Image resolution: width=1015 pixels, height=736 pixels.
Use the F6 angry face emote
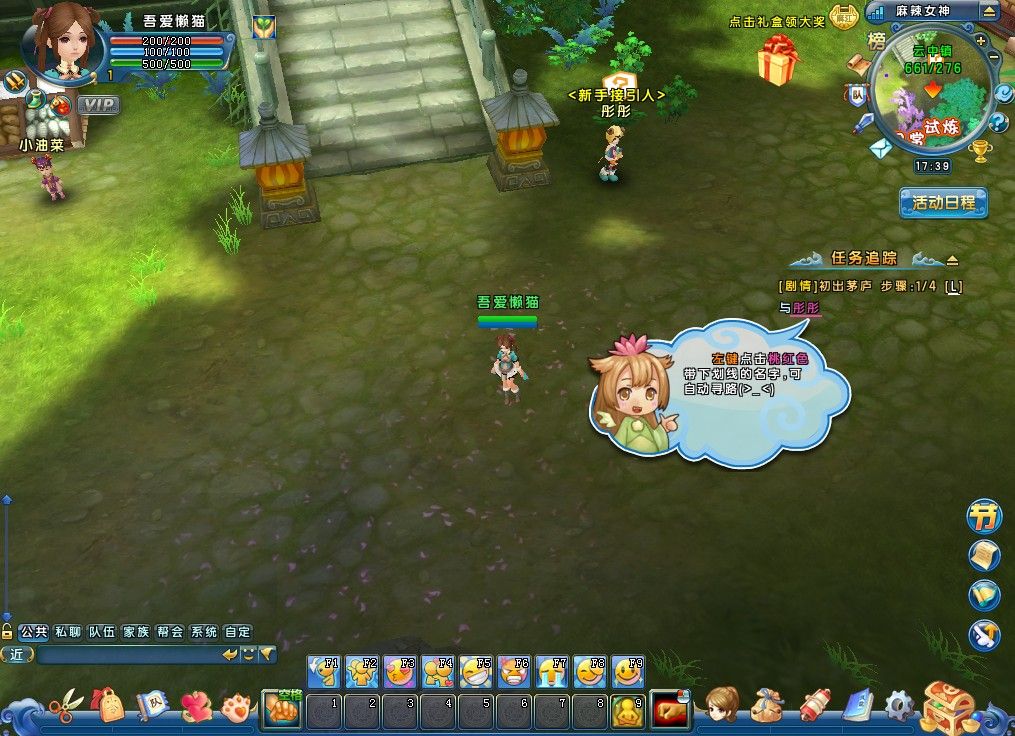(513, 671)
